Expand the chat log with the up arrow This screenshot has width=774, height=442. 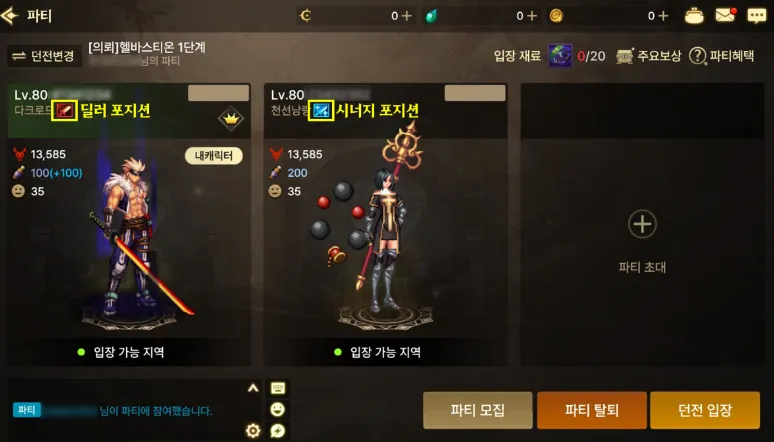coord(253,388)
